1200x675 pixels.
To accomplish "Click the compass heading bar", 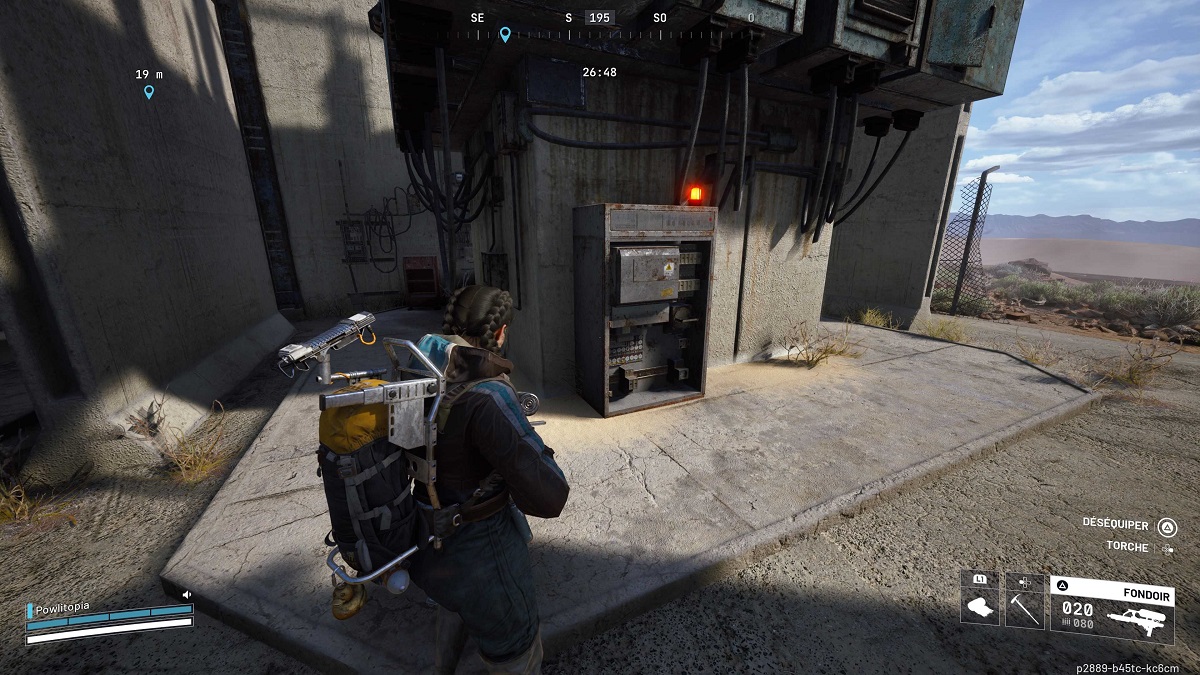I will pos(600,32).
